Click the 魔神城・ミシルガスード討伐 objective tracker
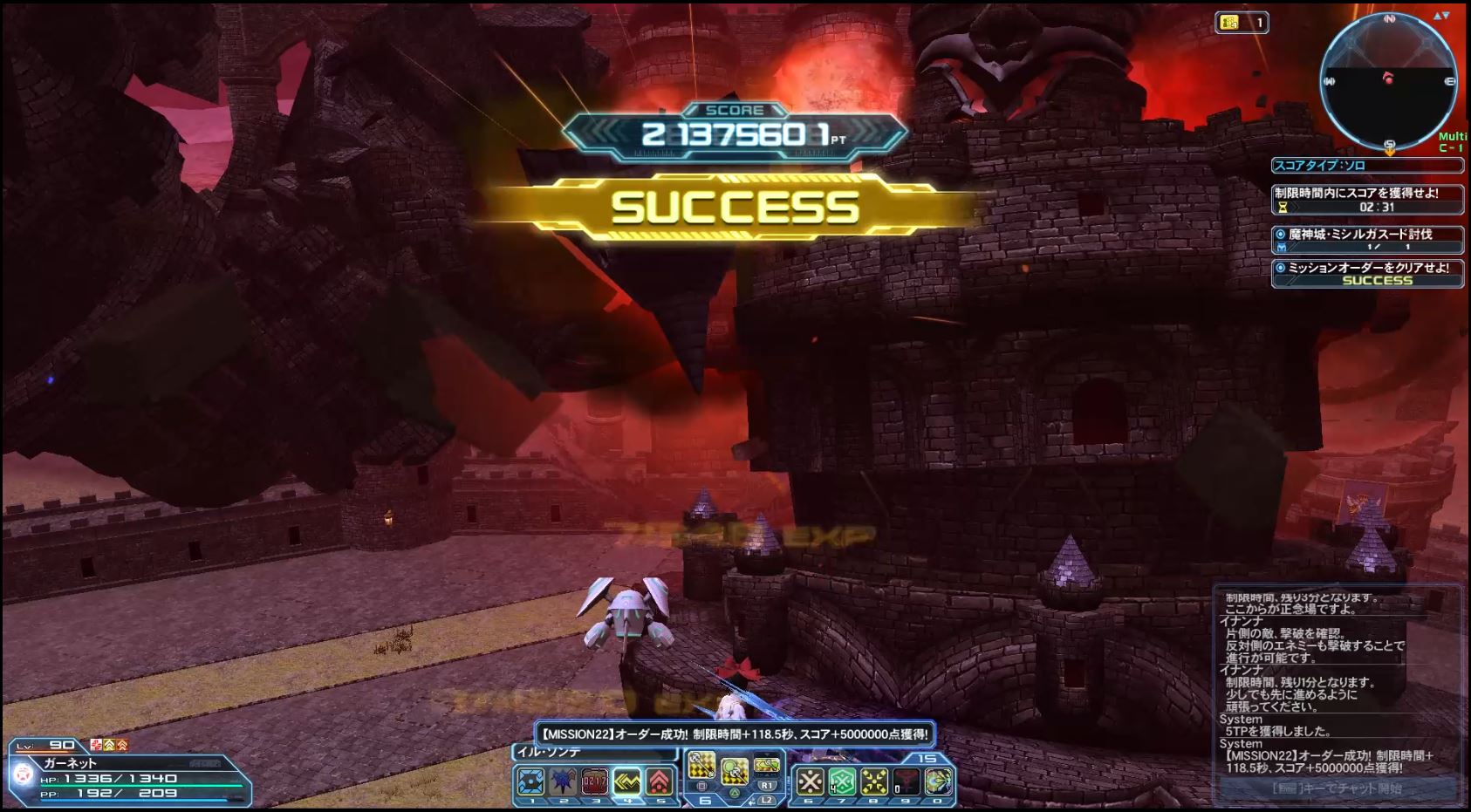 point(1367,239)
